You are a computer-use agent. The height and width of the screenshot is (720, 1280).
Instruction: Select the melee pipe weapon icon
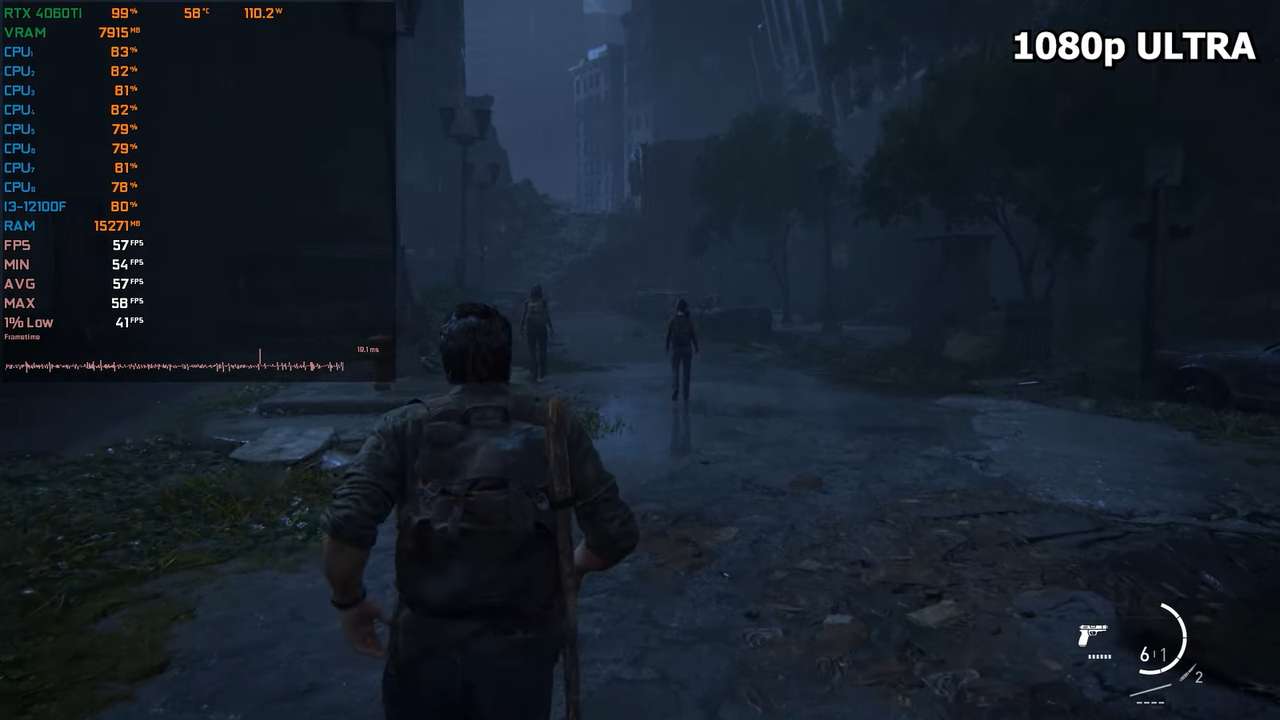(x=1150, y=689)
